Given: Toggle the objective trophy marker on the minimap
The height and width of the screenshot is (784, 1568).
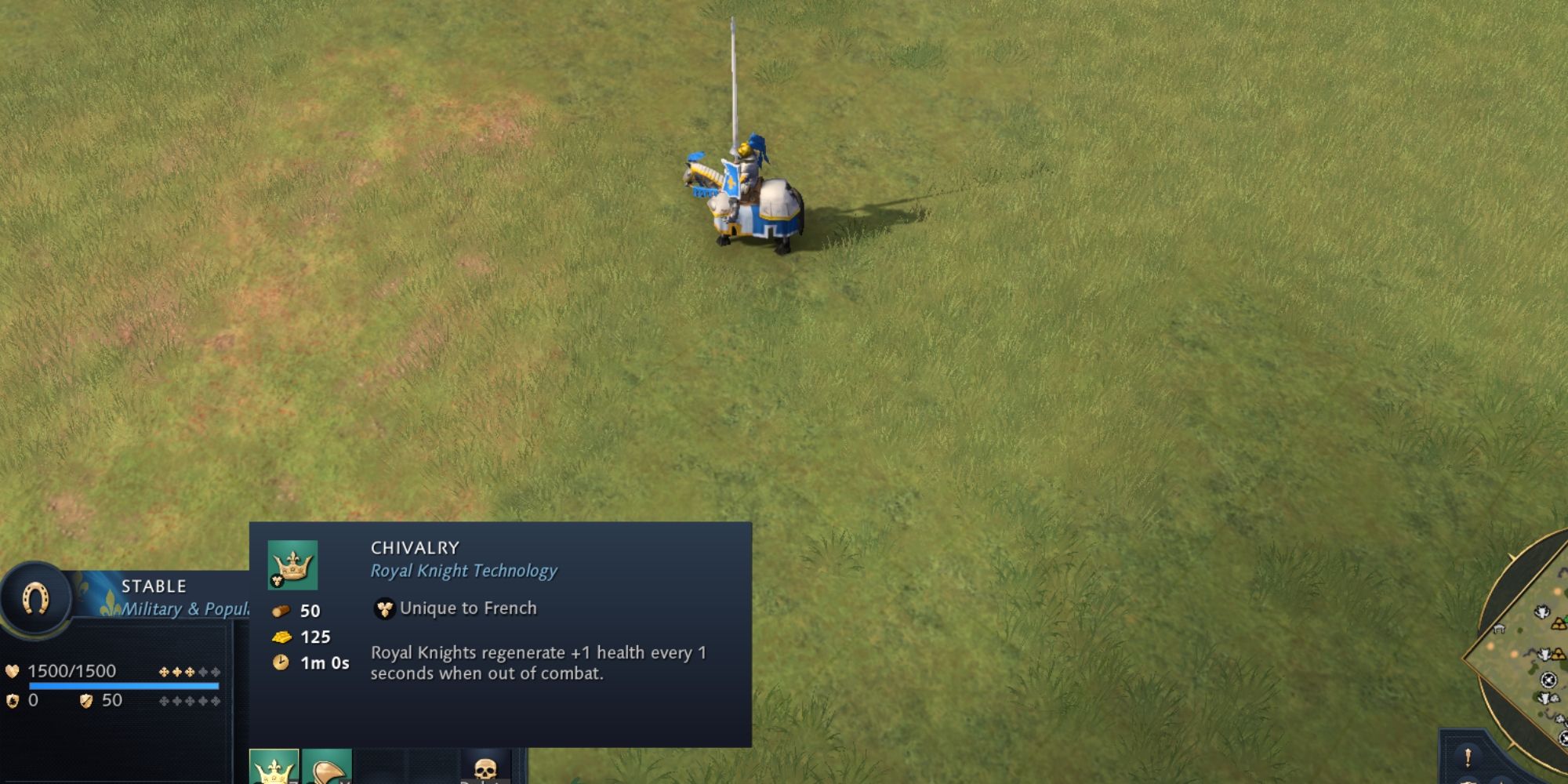Looking at the screenshot, I should click(1548, 679).
